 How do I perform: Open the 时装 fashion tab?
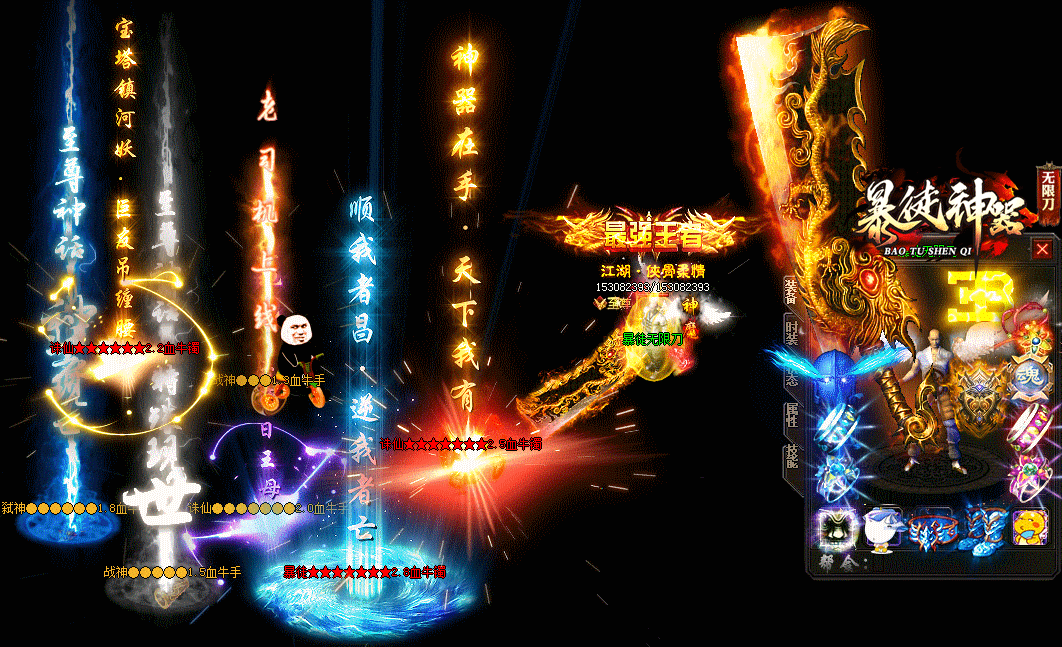[791, 334]
